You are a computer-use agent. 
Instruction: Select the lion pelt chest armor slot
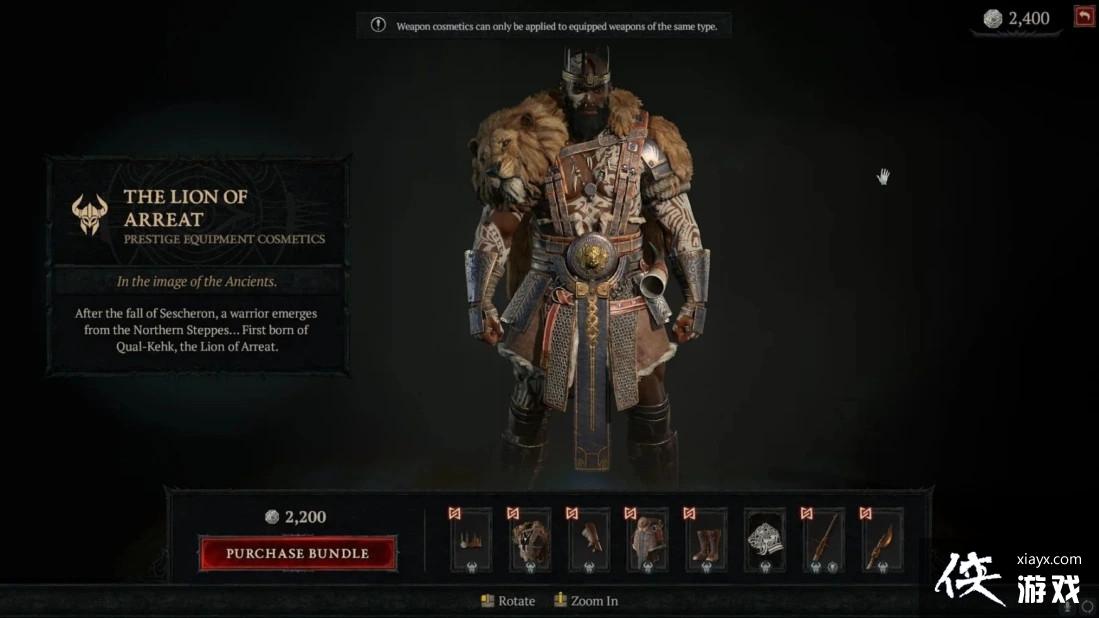point(530,540)
